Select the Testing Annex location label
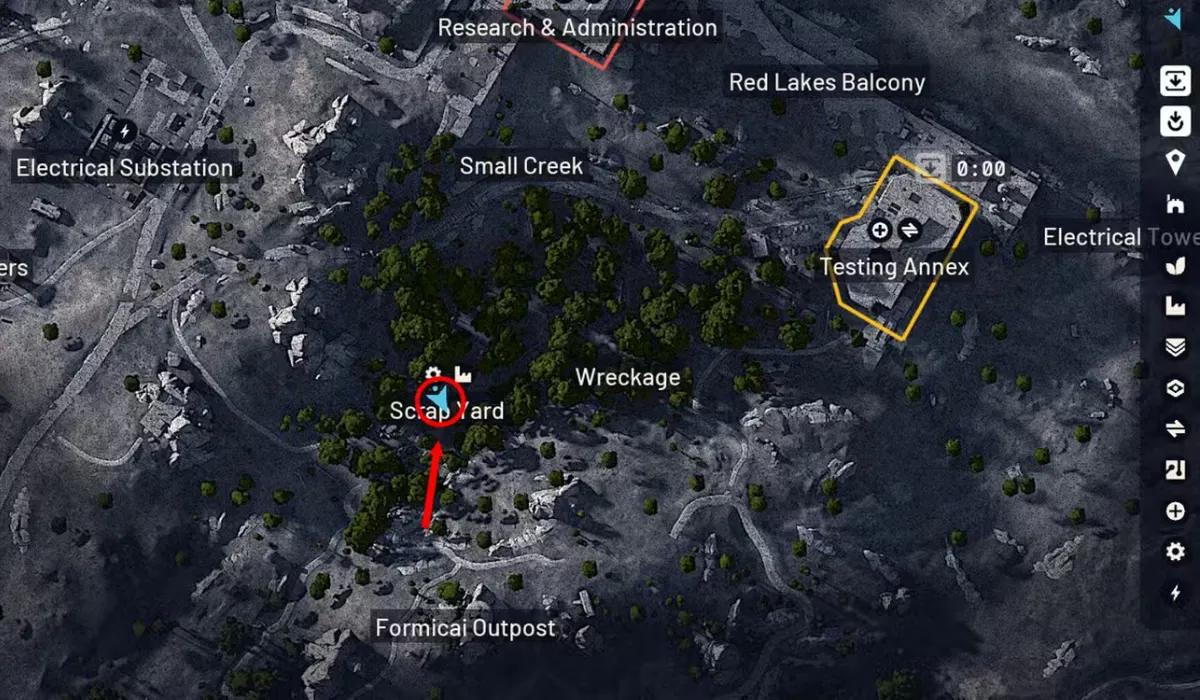 (x=894, y=267)
